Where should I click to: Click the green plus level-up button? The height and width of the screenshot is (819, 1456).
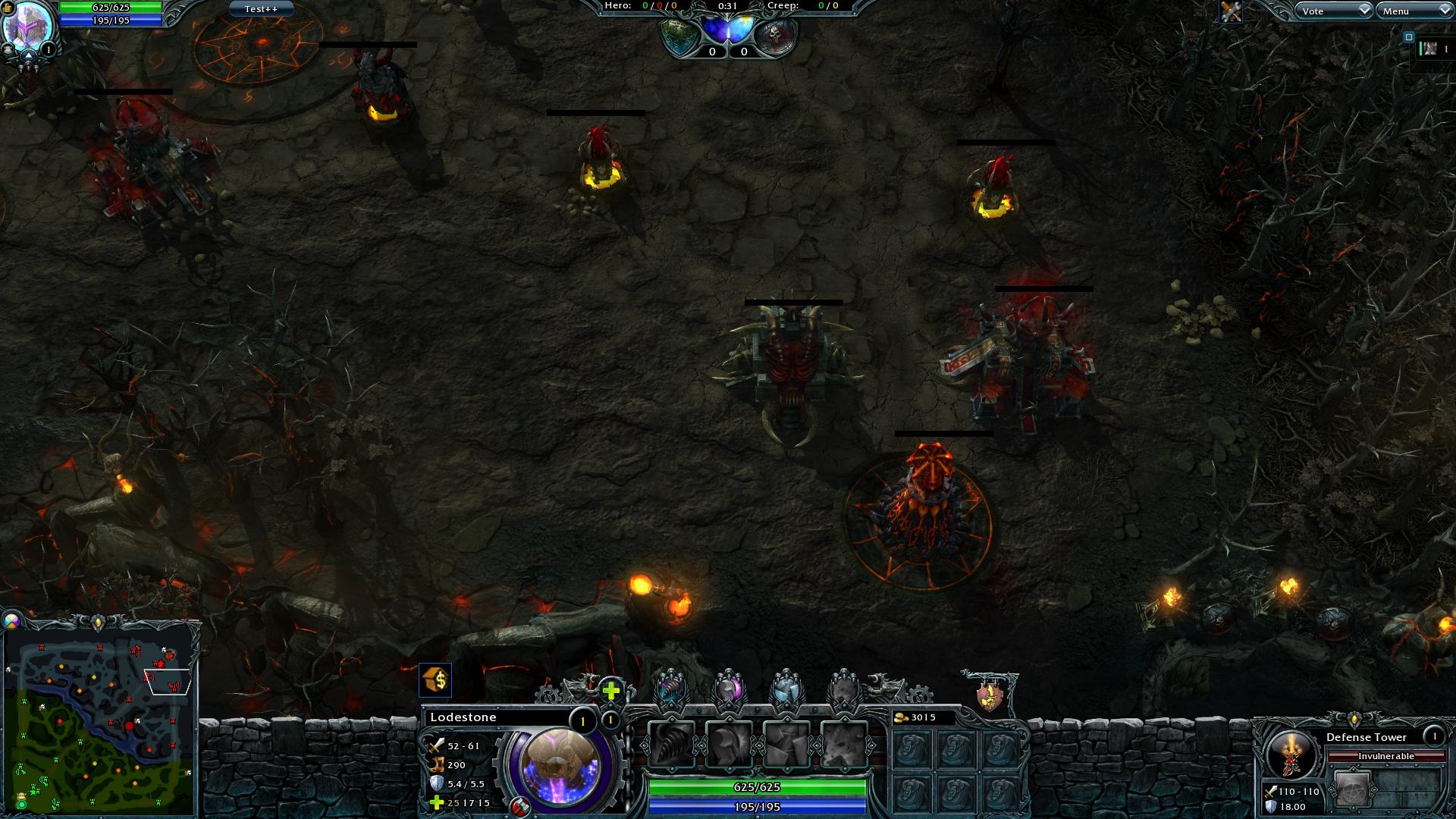click(611, 690)
